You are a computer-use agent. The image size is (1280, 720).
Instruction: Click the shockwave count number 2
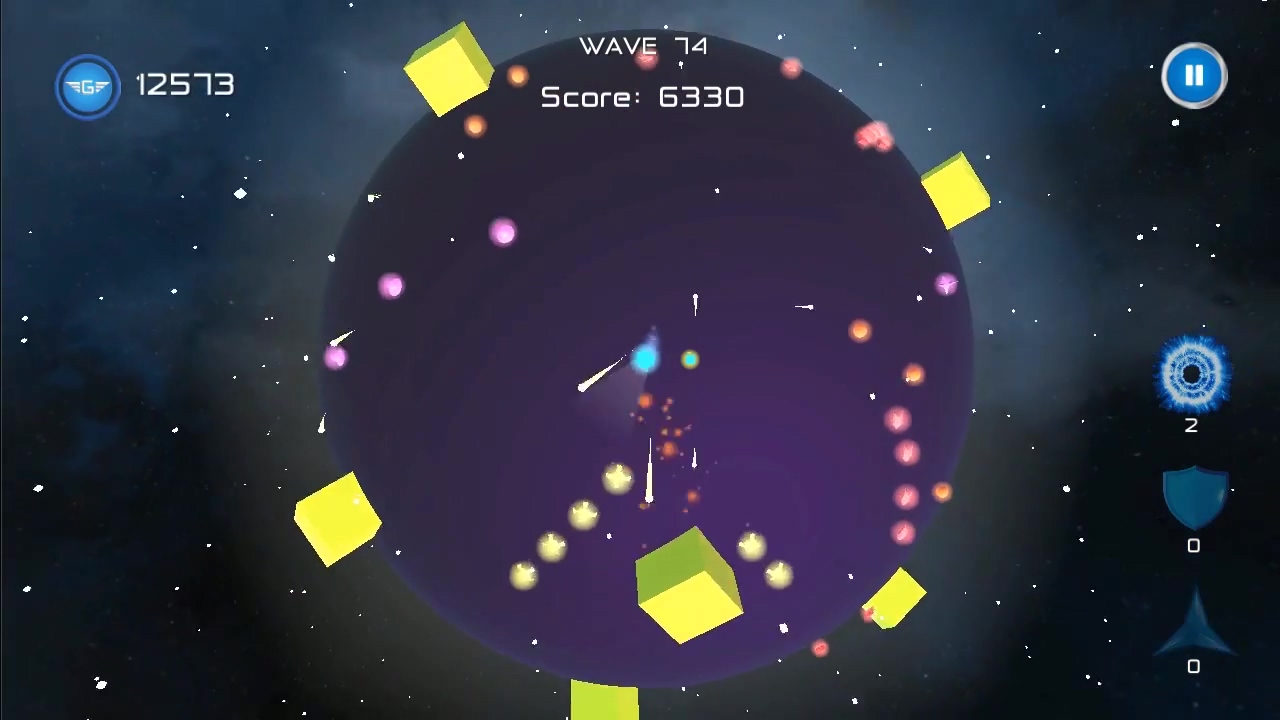1191,426
